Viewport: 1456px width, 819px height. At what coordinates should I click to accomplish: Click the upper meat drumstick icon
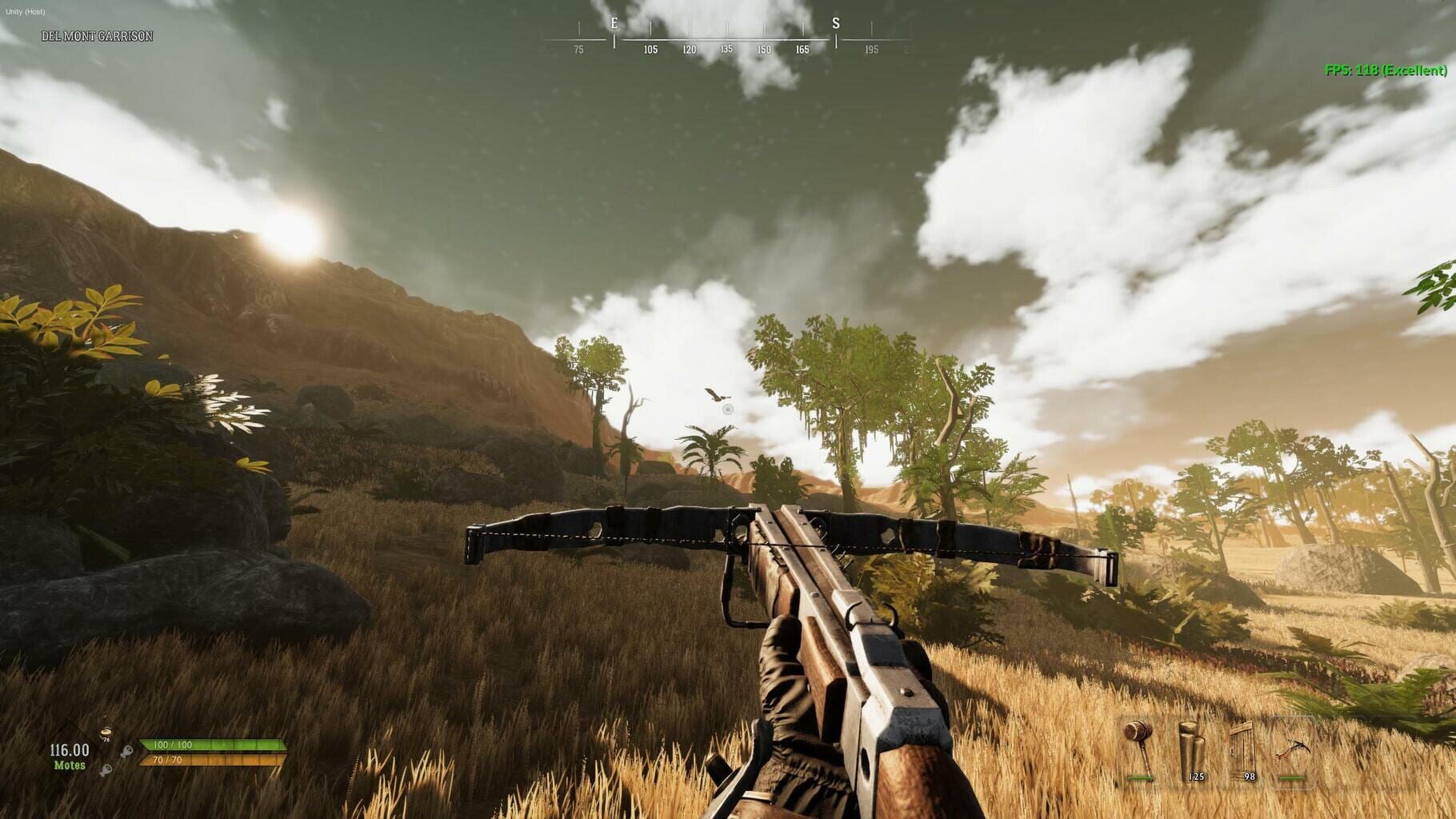coord(127,751)
